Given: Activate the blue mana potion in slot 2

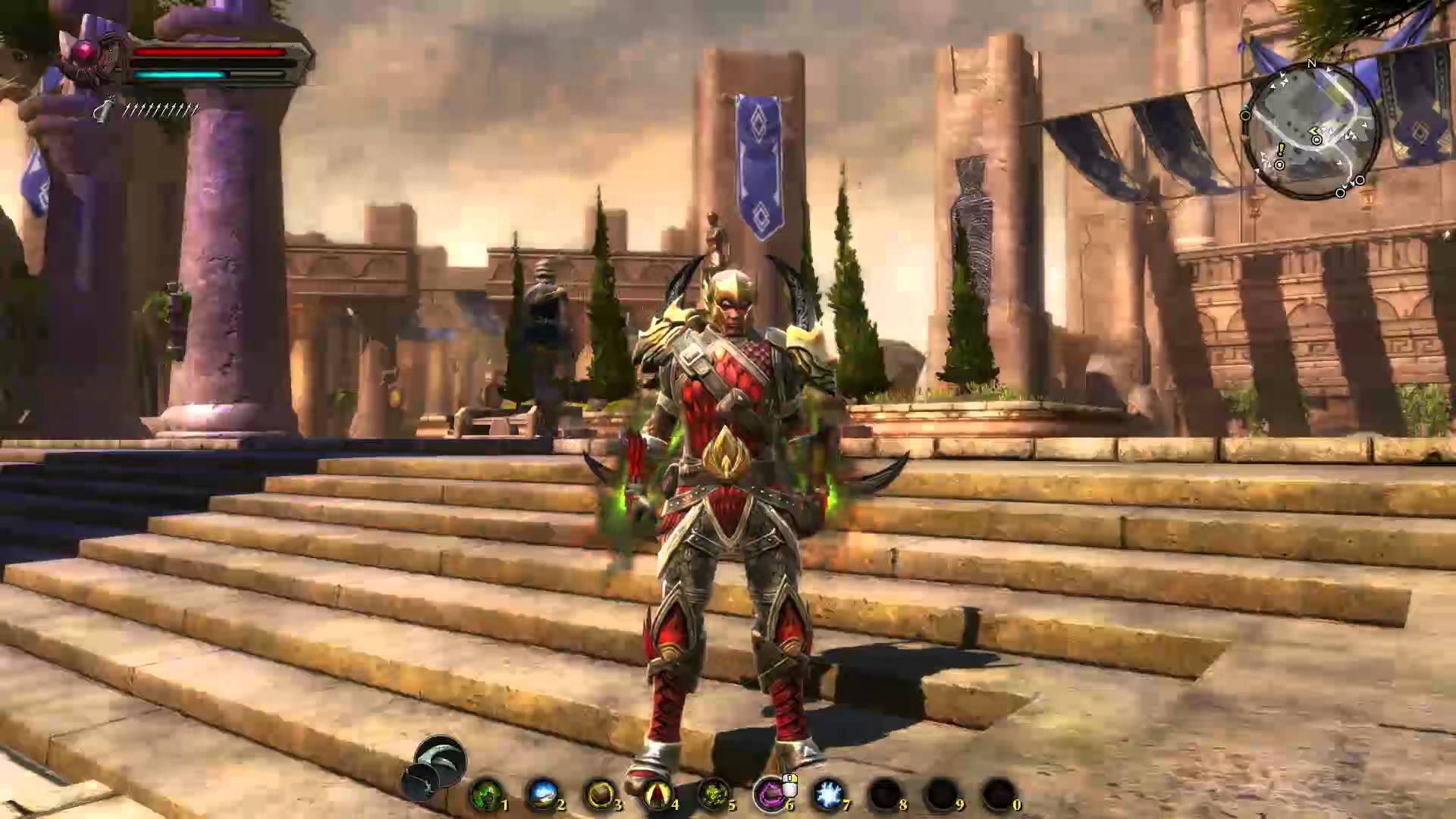Looking at the screenshot, I should click(x=544, y=794).
